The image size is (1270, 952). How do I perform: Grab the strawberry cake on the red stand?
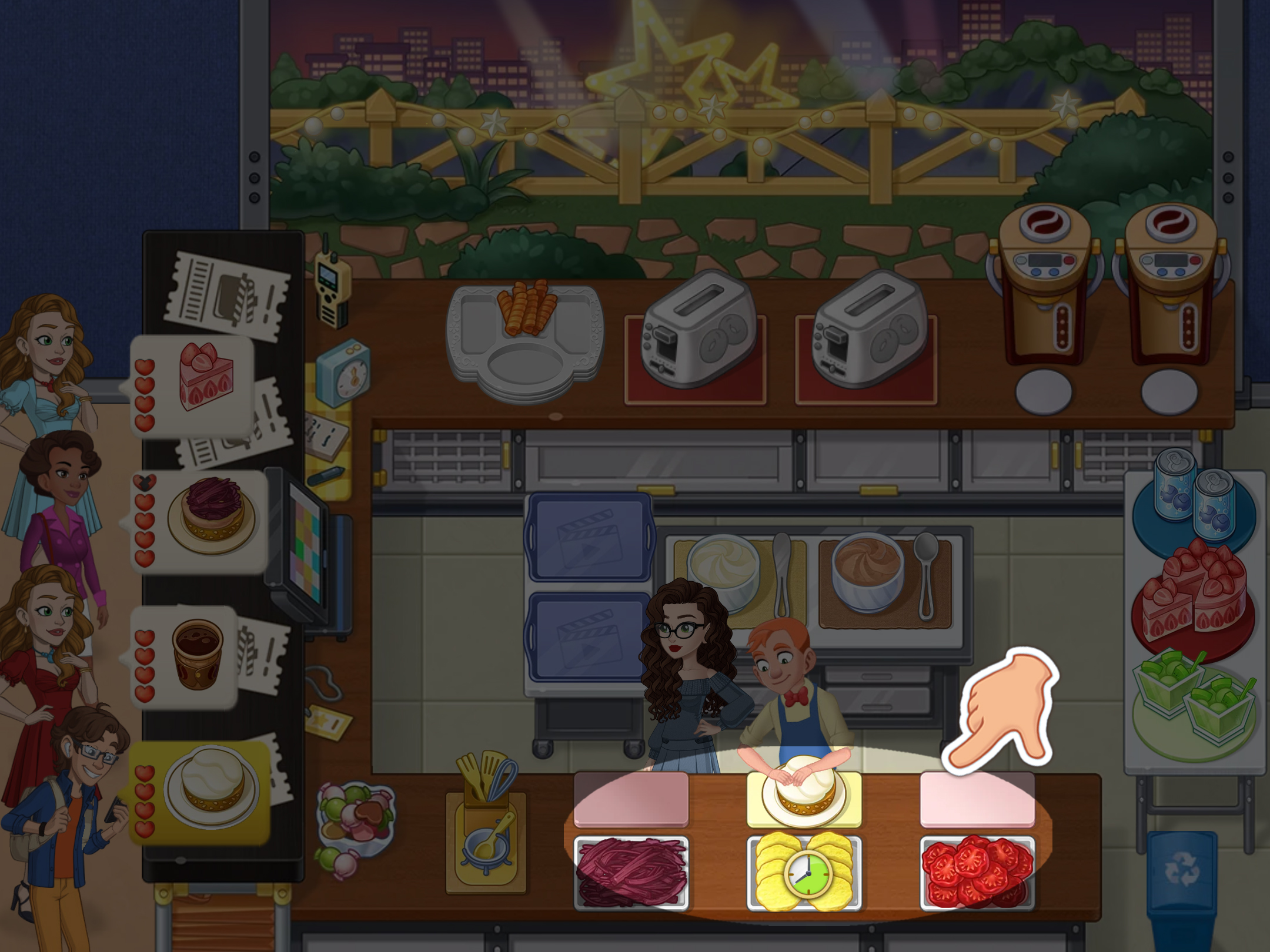1194,596
